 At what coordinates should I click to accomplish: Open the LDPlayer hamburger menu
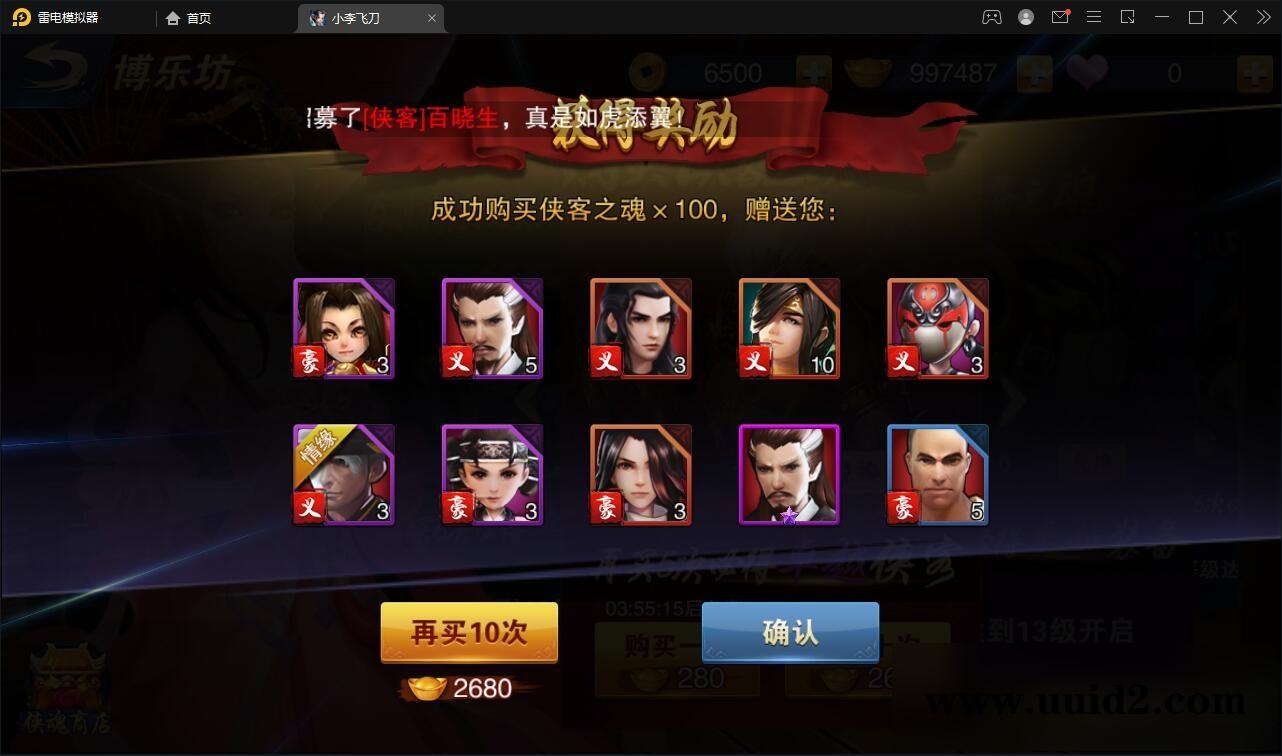tap(1094, 17)
